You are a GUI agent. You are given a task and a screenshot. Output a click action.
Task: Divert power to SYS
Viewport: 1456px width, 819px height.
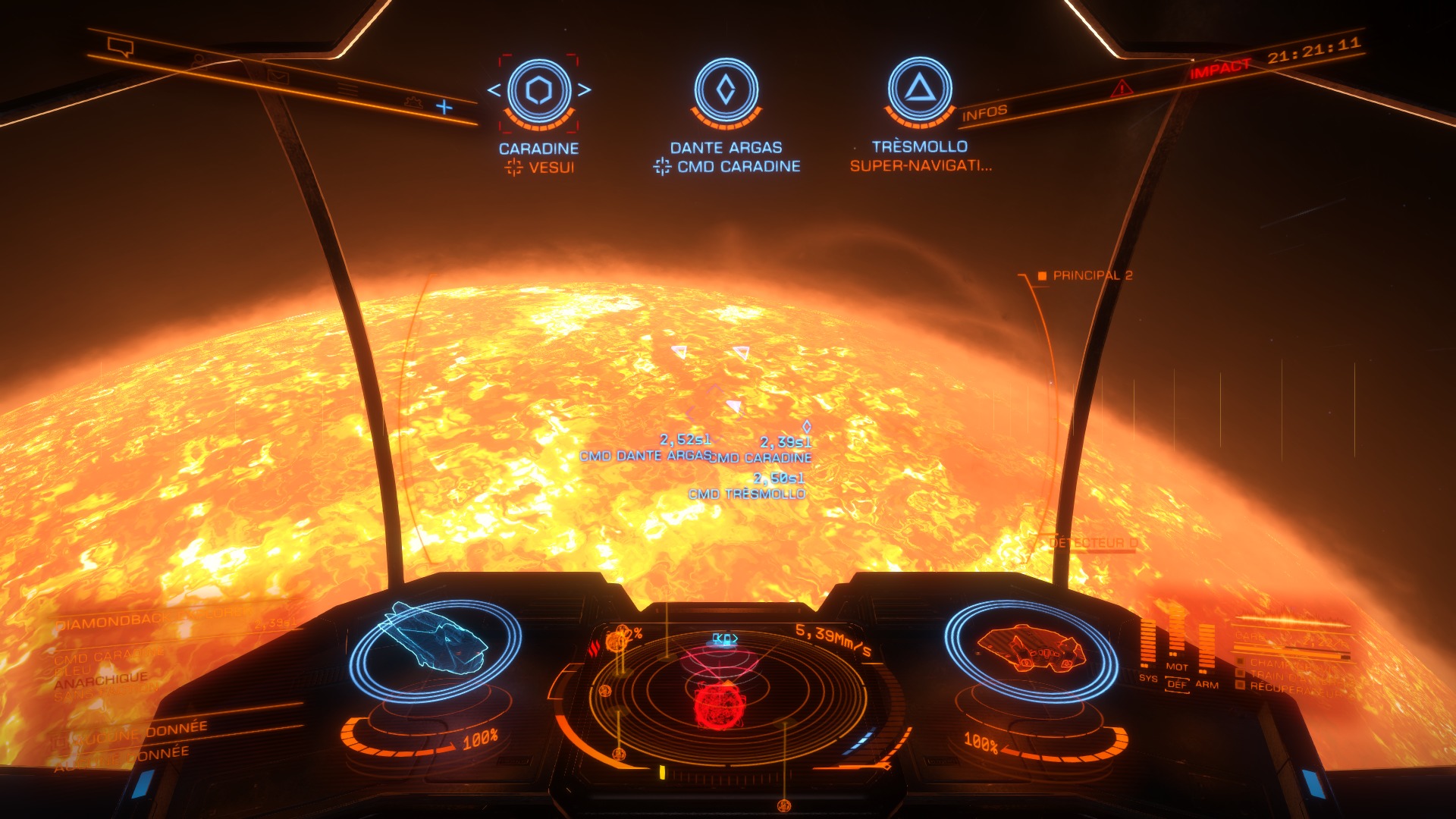(x=1148, y=678)
